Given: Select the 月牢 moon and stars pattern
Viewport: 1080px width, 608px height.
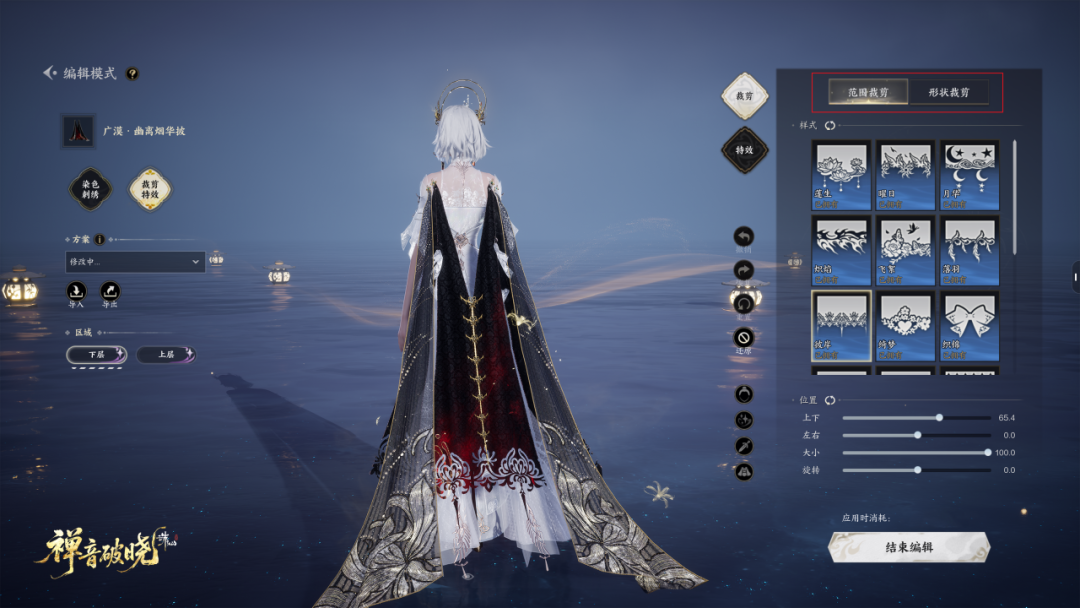Looking at the screenshot, I should point(970,174).
